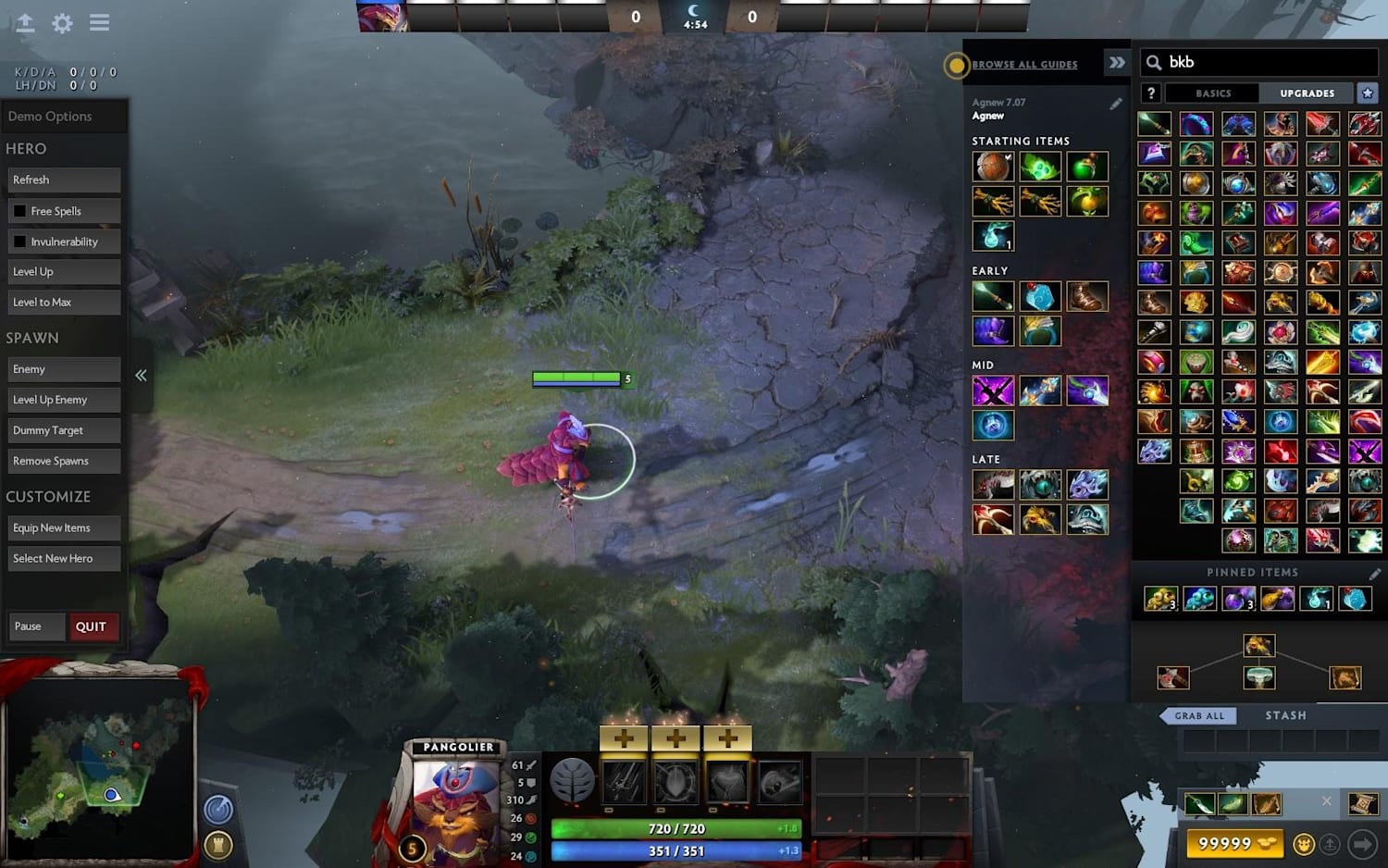The image size is (1388, 868).
Task: Switch to the BASICS shop tab
Action: tap(1212, 93)
